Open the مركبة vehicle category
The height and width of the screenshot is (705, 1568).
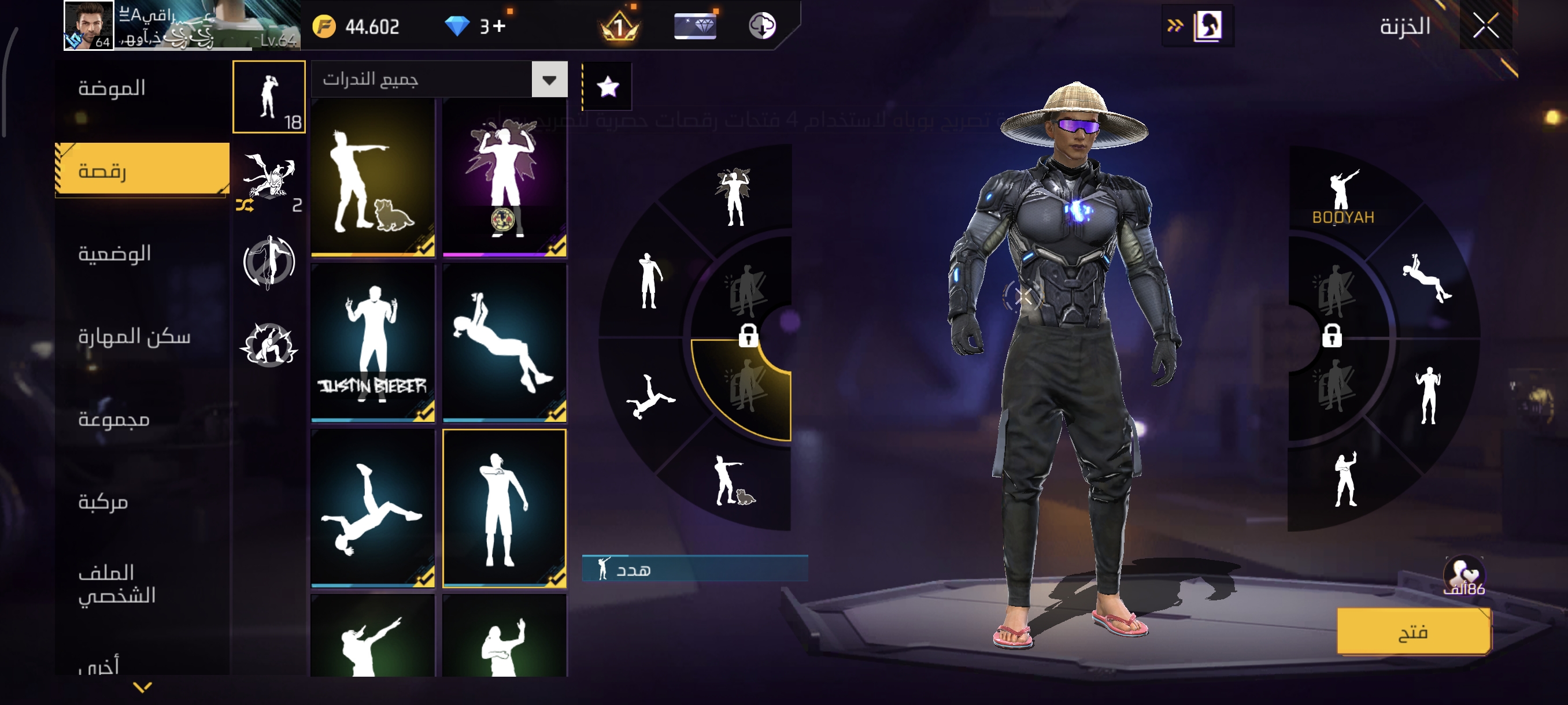tap(103, 502)
